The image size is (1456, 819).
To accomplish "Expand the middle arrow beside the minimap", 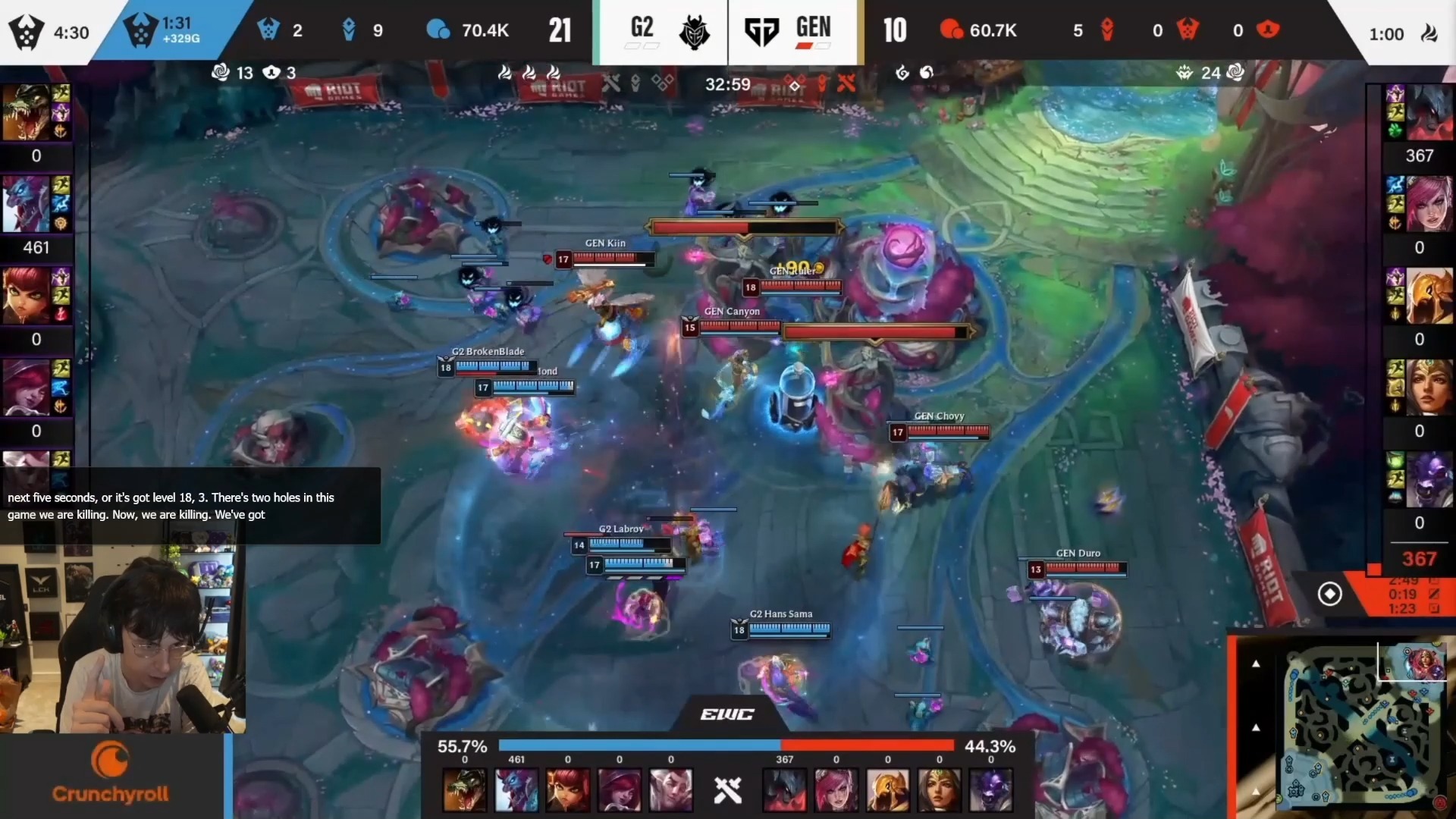I will [x=1256, y=726].
